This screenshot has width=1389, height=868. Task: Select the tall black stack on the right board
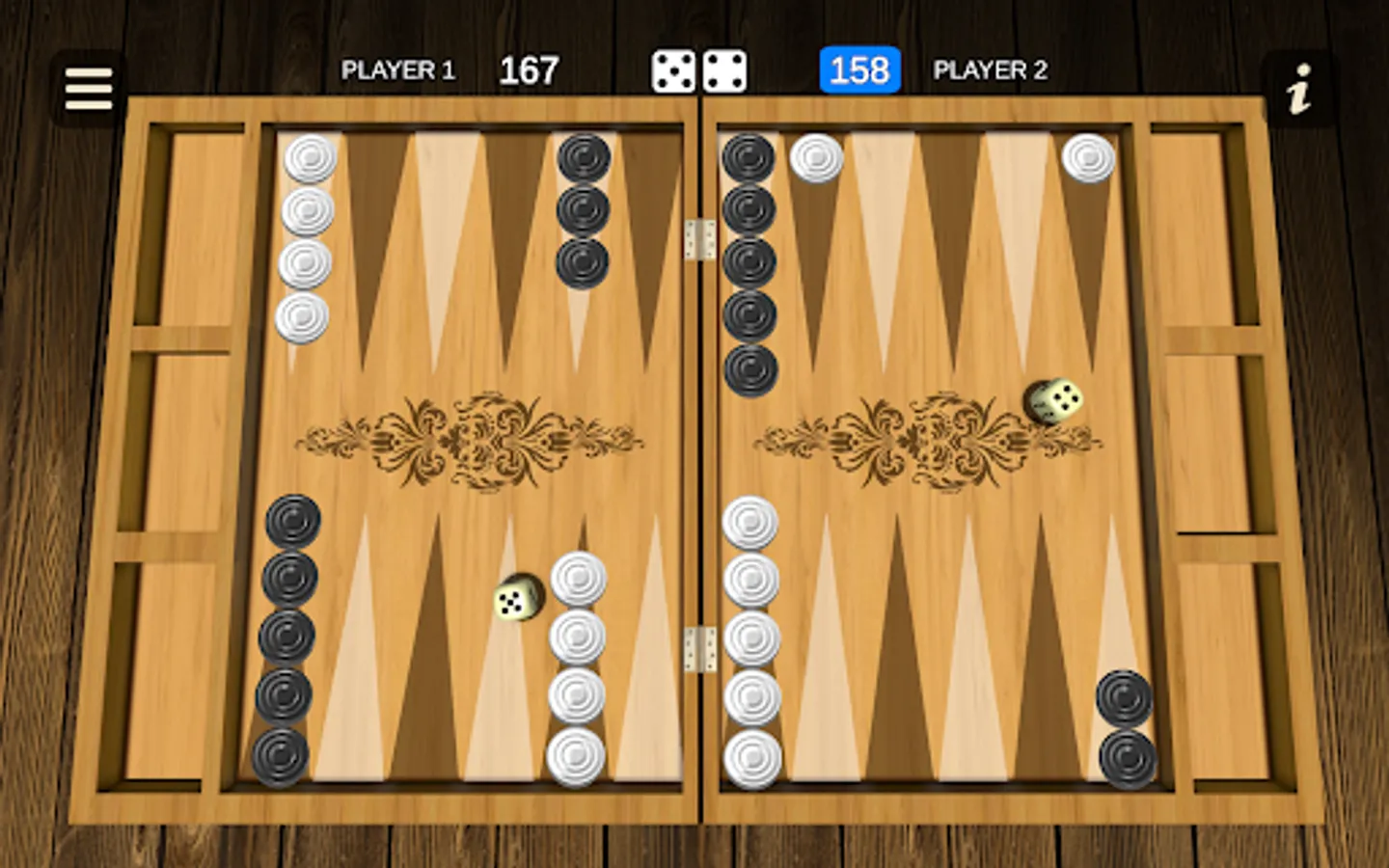[748, 260]
